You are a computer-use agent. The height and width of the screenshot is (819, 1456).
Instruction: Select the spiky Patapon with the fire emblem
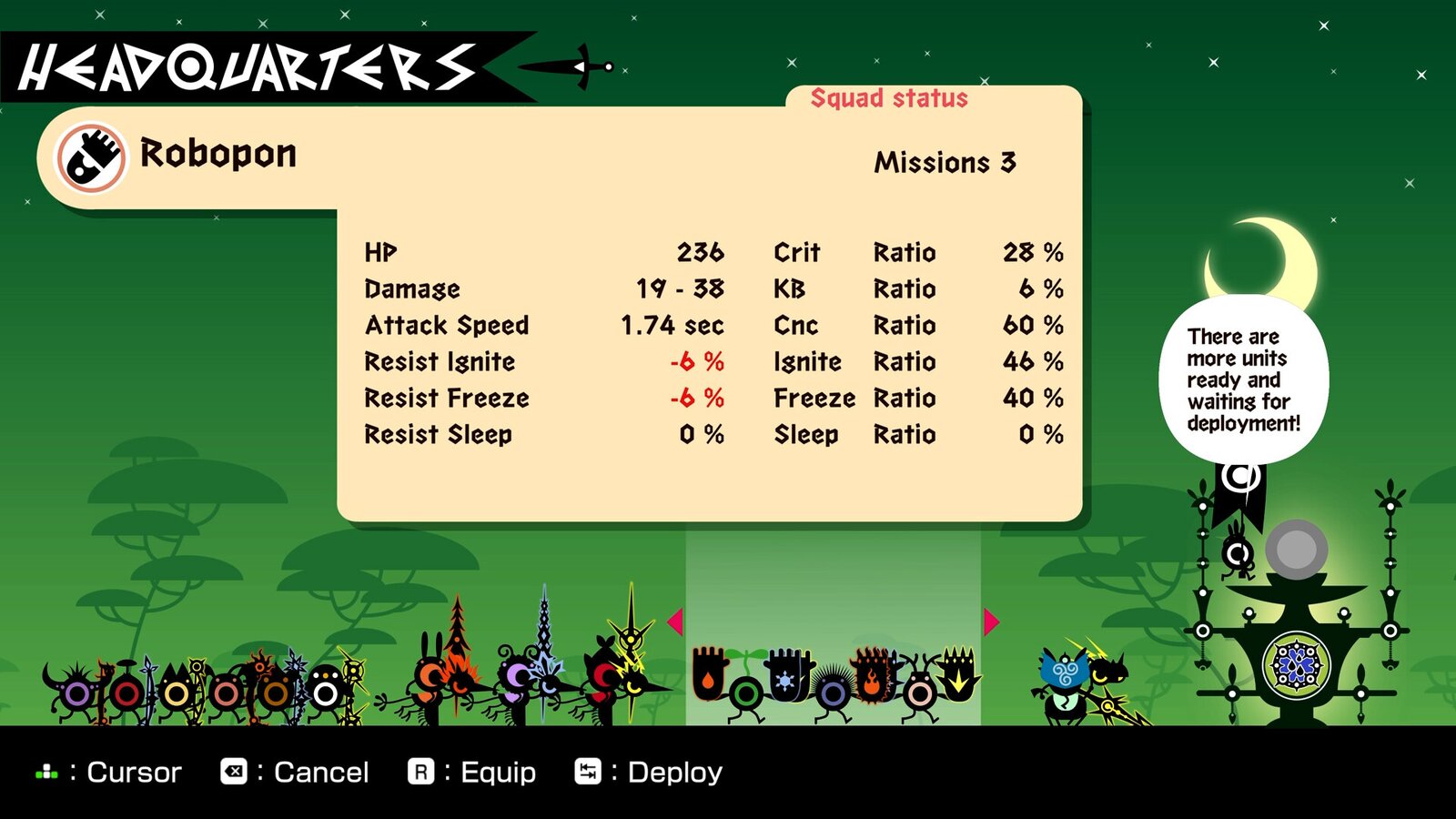click(871, 678)
